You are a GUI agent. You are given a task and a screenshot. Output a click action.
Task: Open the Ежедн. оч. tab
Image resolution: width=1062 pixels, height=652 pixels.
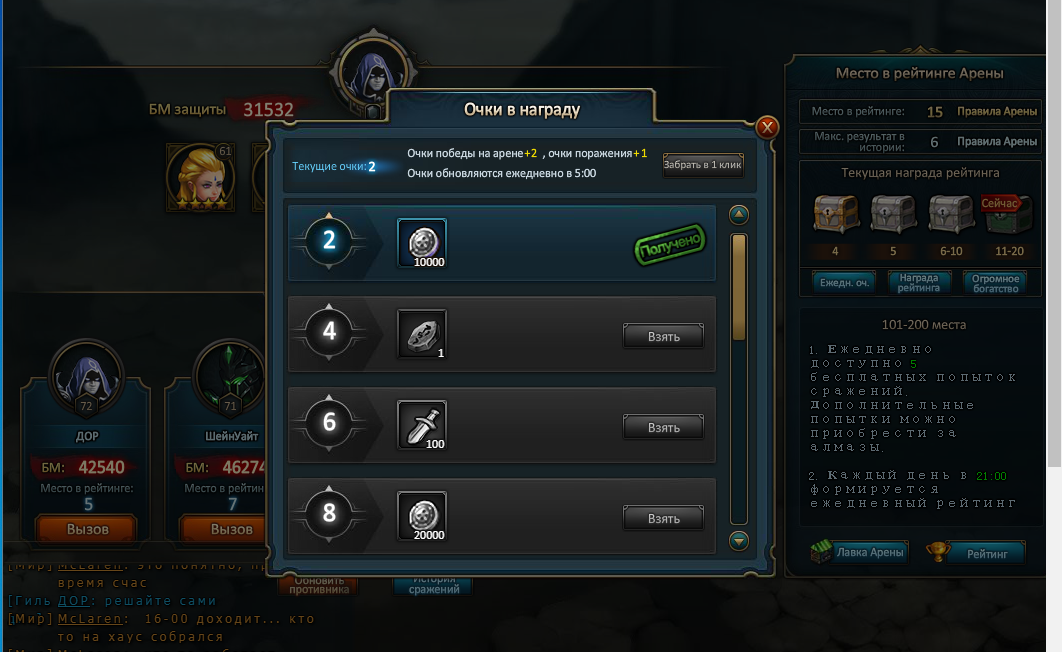[x=843, y=282]
